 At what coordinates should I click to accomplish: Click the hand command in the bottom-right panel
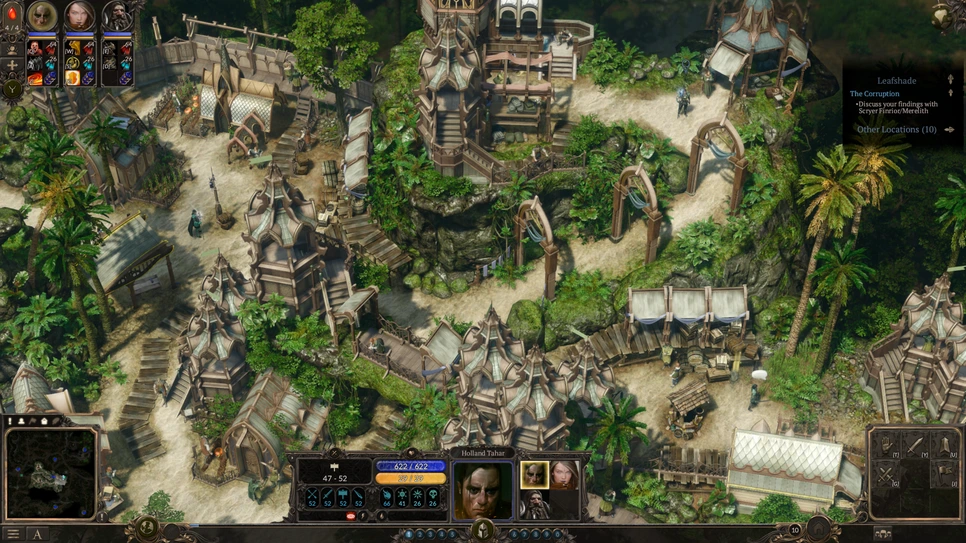tap(886, 446)
